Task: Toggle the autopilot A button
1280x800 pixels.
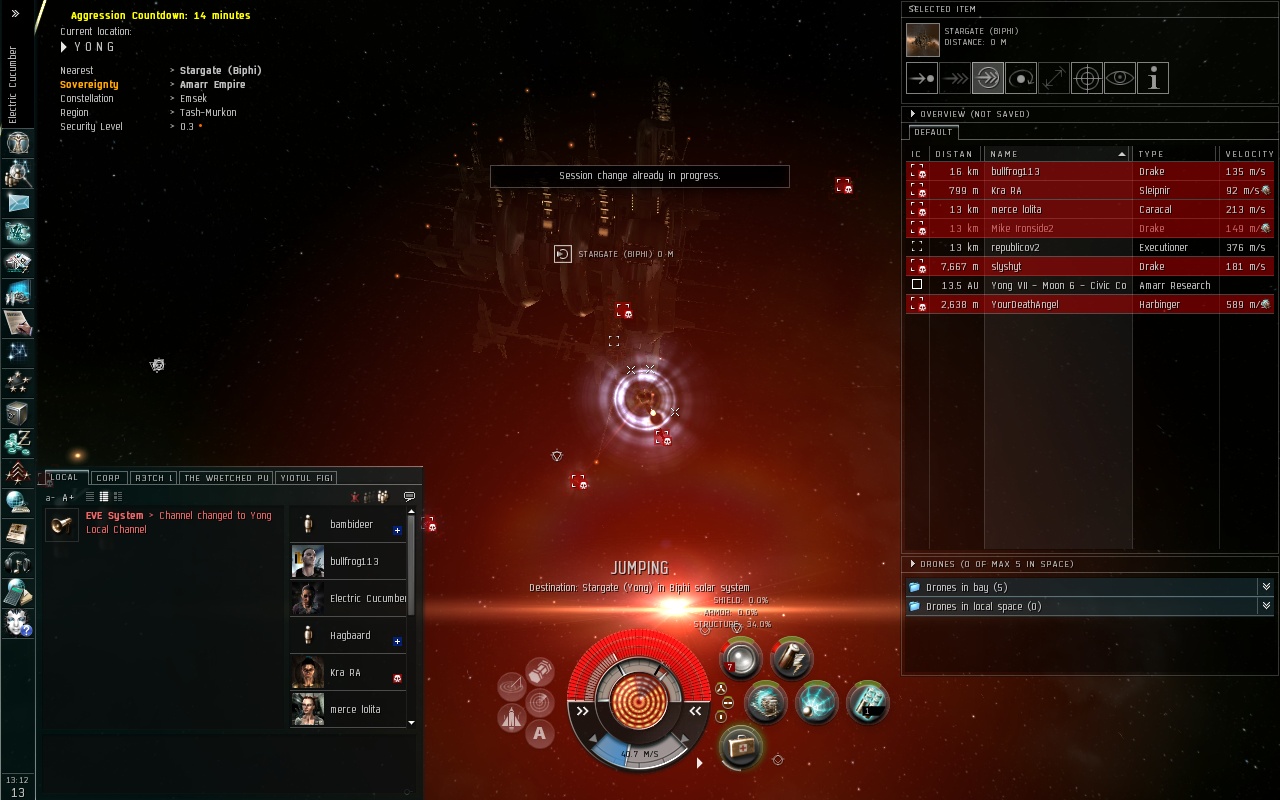Action: (x=539, y=734)
